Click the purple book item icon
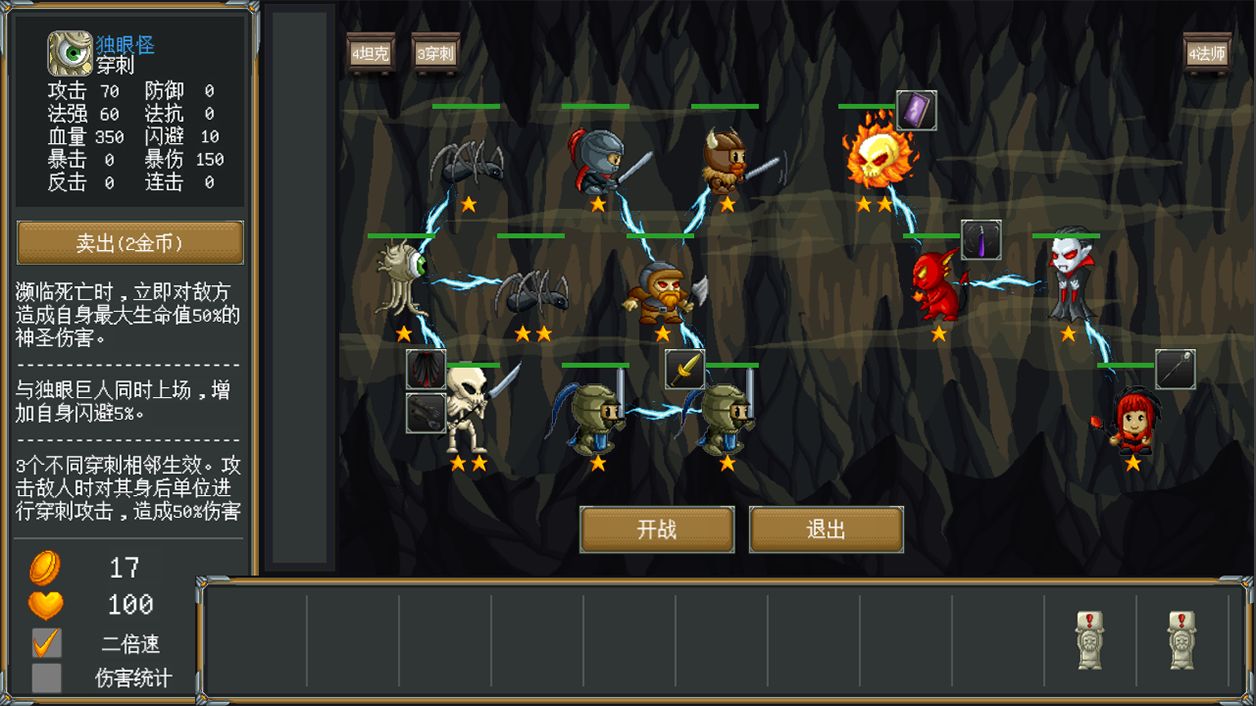This screenshot has height=706, width=1256. [916, 111]
